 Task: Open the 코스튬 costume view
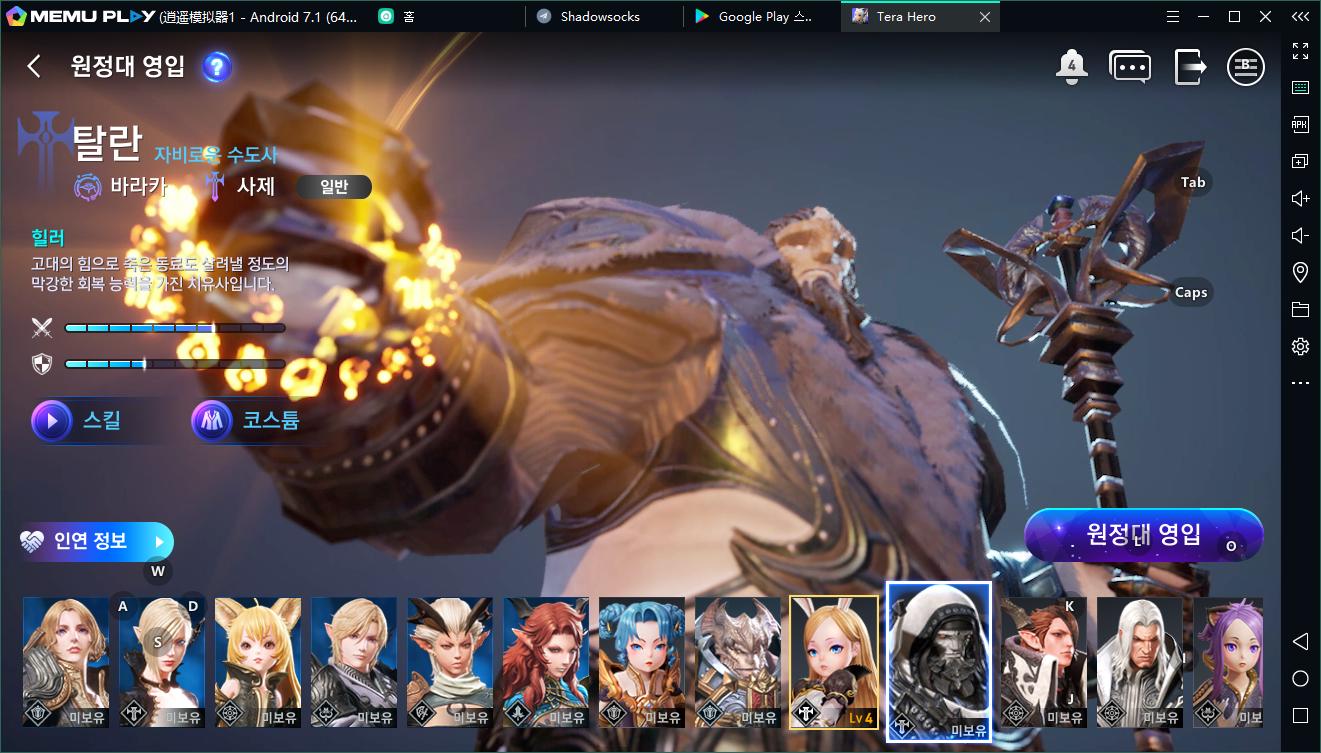(x=246, y=421)
